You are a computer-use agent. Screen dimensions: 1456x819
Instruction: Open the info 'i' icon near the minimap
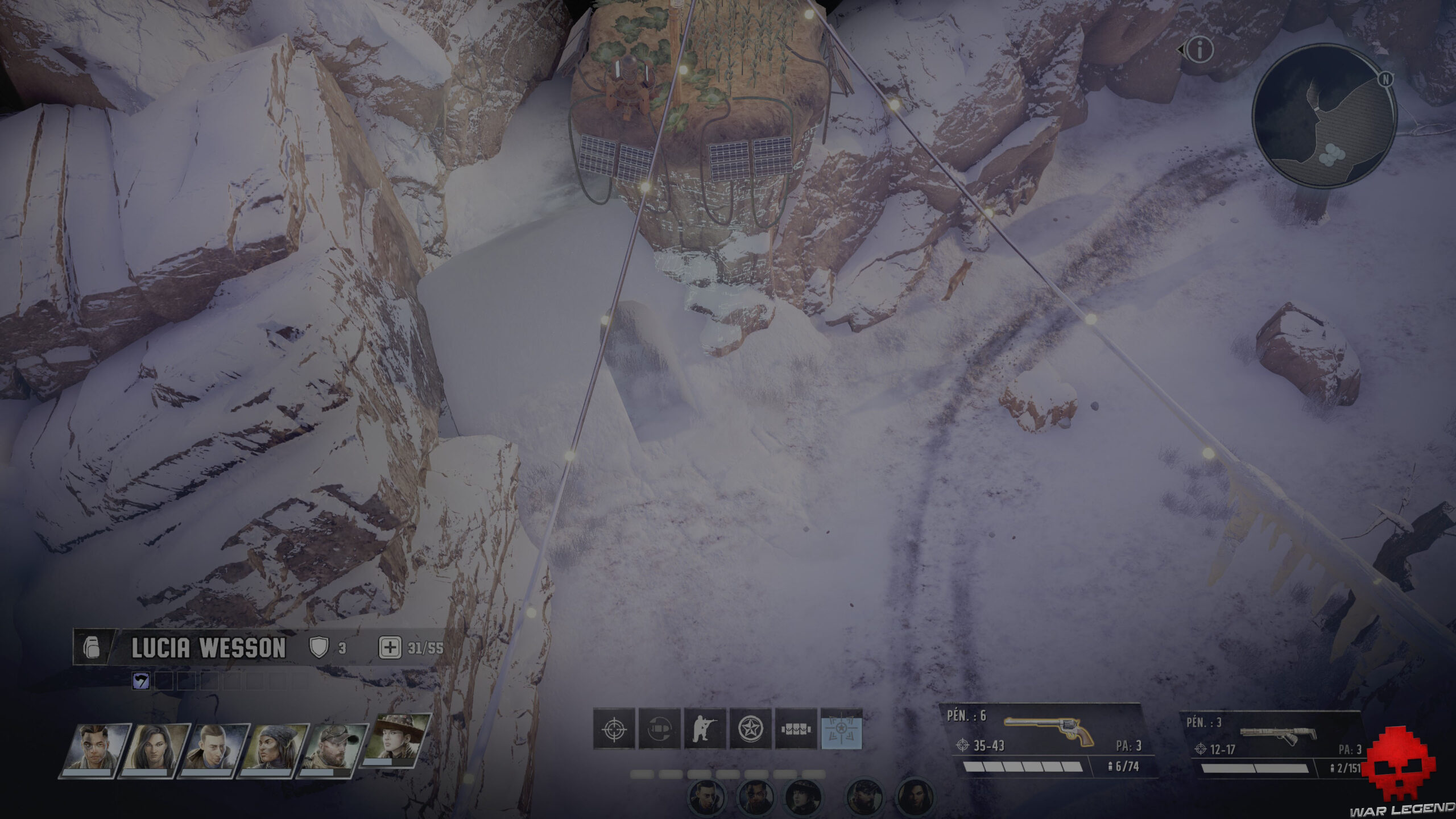1200,51
